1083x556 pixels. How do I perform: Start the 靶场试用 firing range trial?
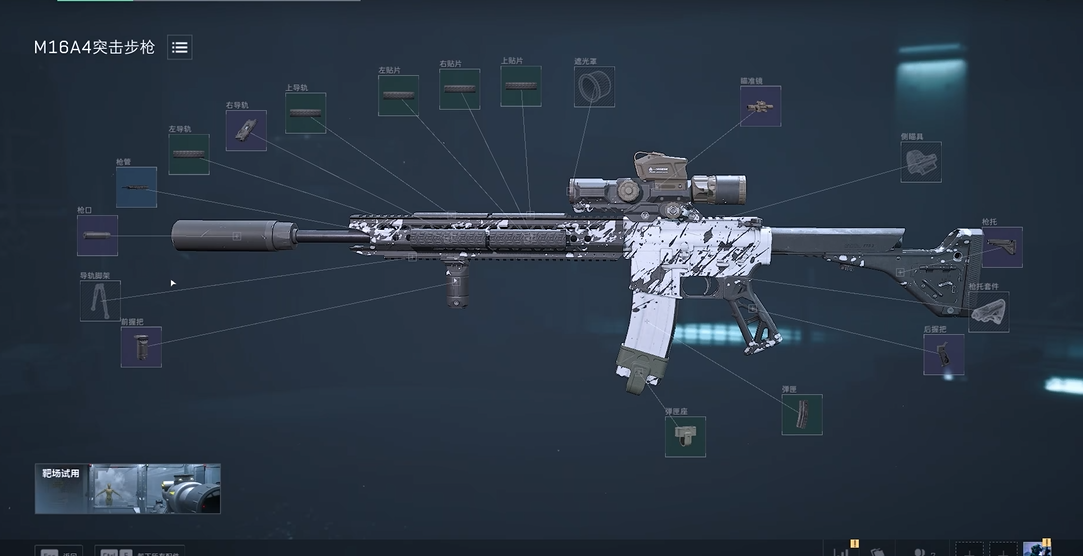click(x=127, y=488)
